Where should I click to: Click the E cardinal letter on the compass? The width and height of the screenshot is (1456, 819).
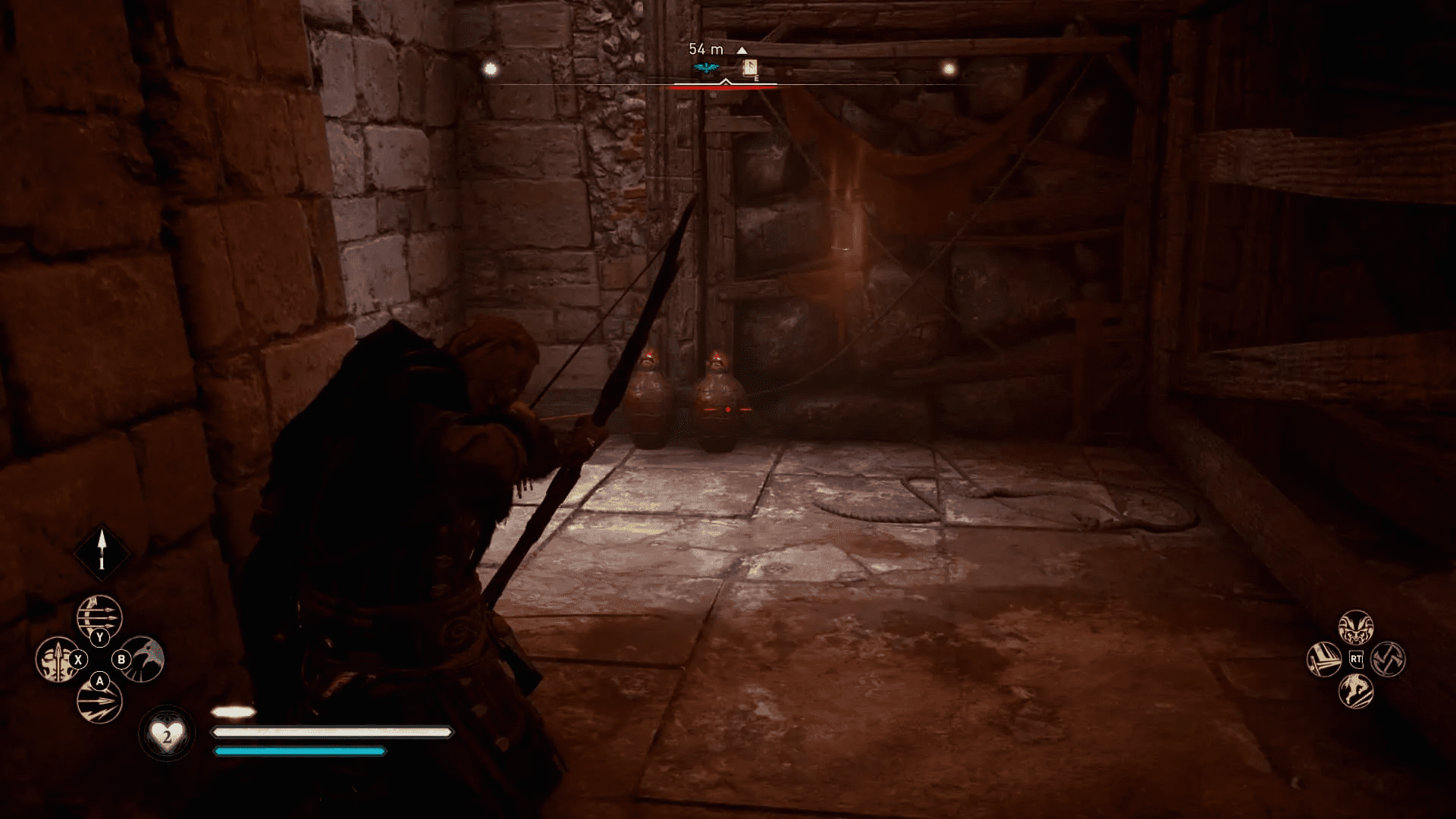756,79
